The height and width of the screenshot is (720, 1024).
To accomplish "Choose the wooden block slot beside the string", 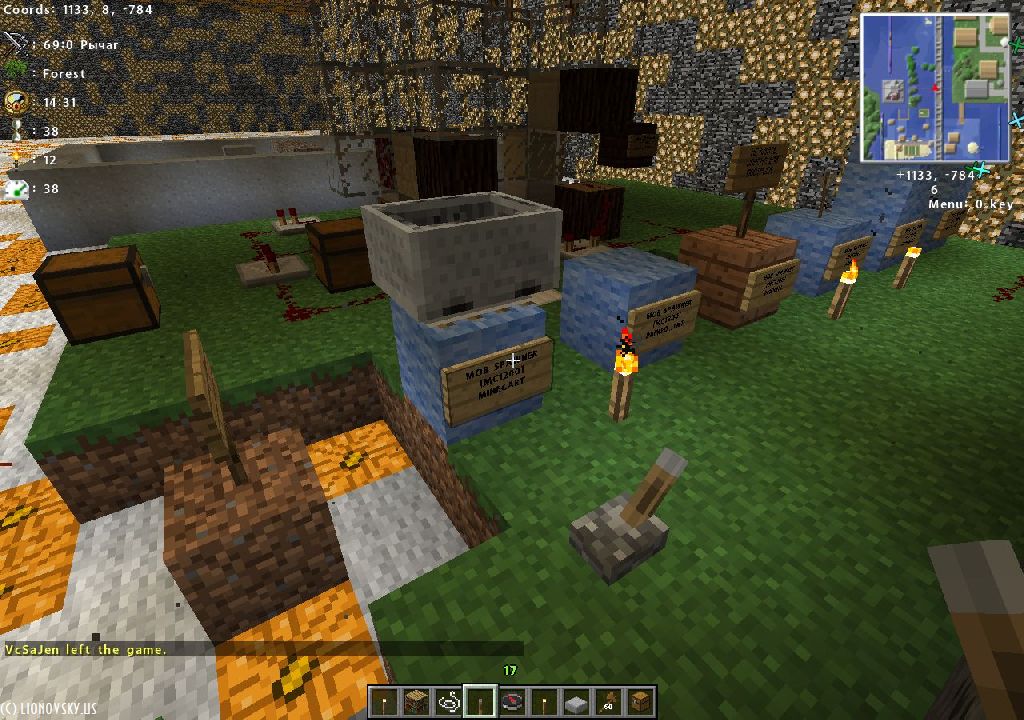I will (416, 702).
